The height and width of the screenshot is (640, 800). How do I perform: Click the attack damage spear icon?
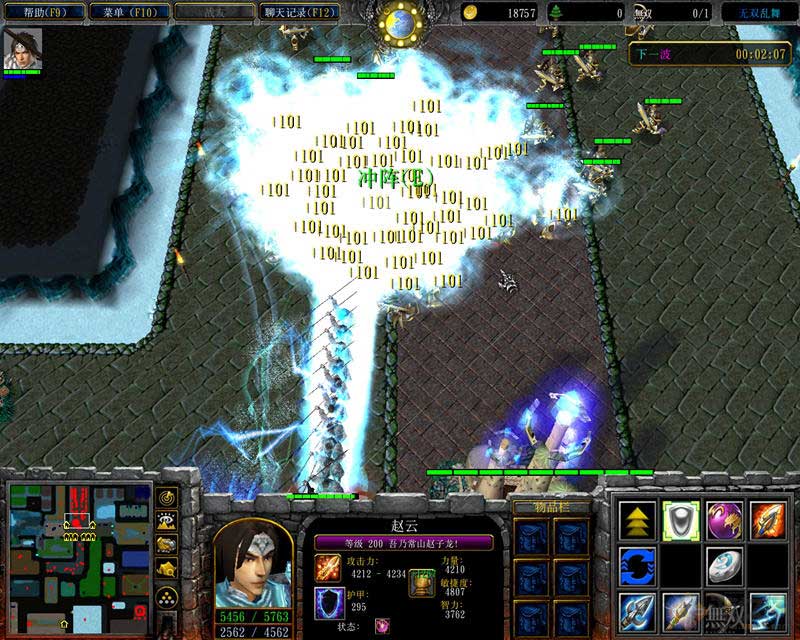(327, 569)
